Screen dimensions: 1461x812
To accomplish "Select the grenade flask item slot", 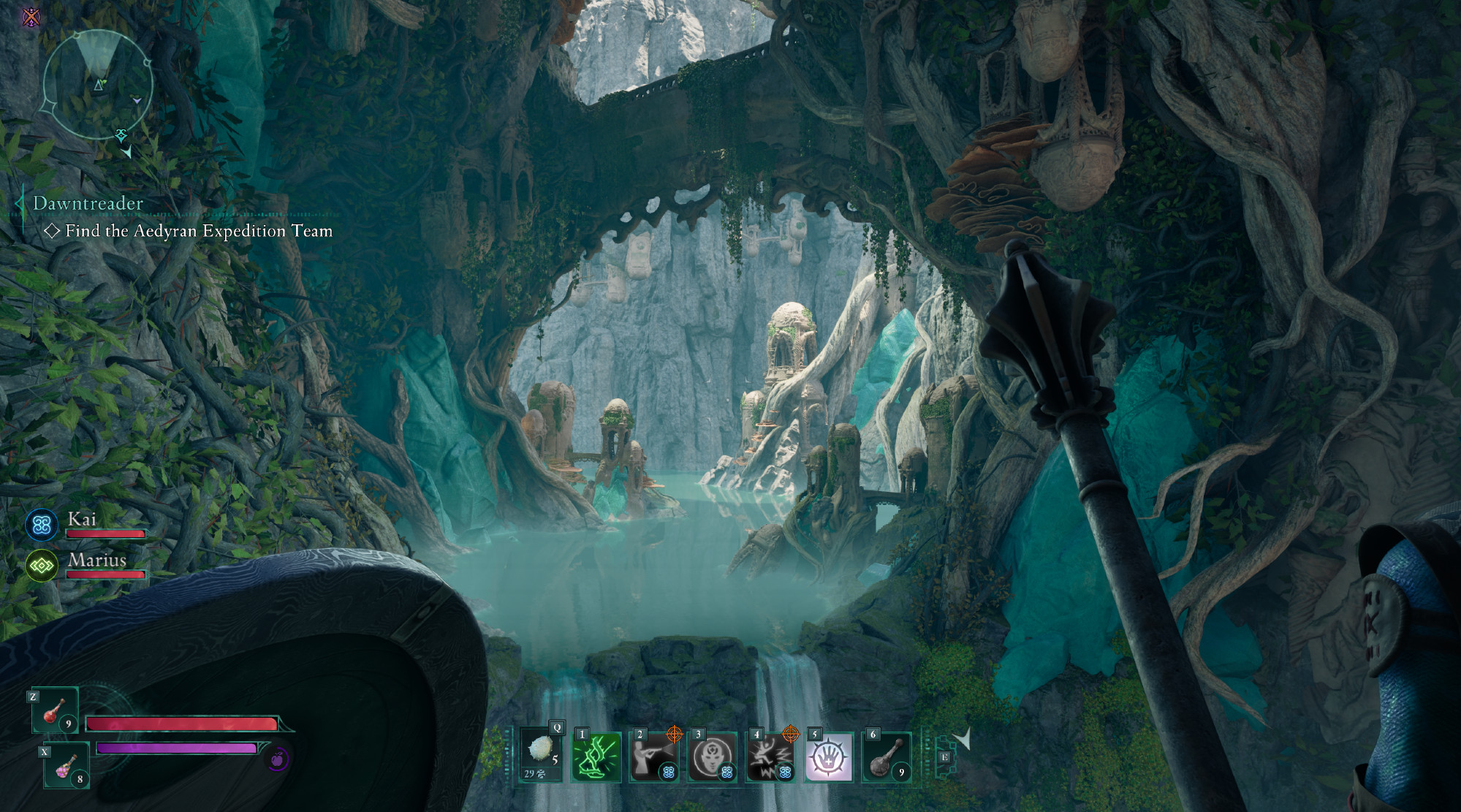I will click(x=887, y=757).
